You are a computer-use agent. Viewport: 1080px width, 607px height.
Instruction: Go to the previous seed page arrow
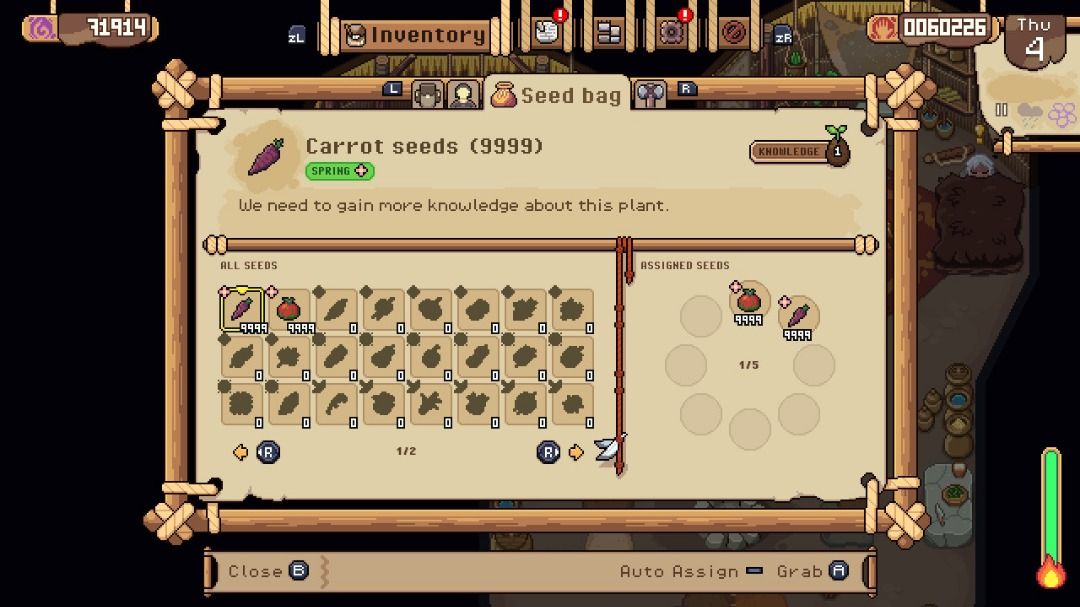tap(240, 452)
